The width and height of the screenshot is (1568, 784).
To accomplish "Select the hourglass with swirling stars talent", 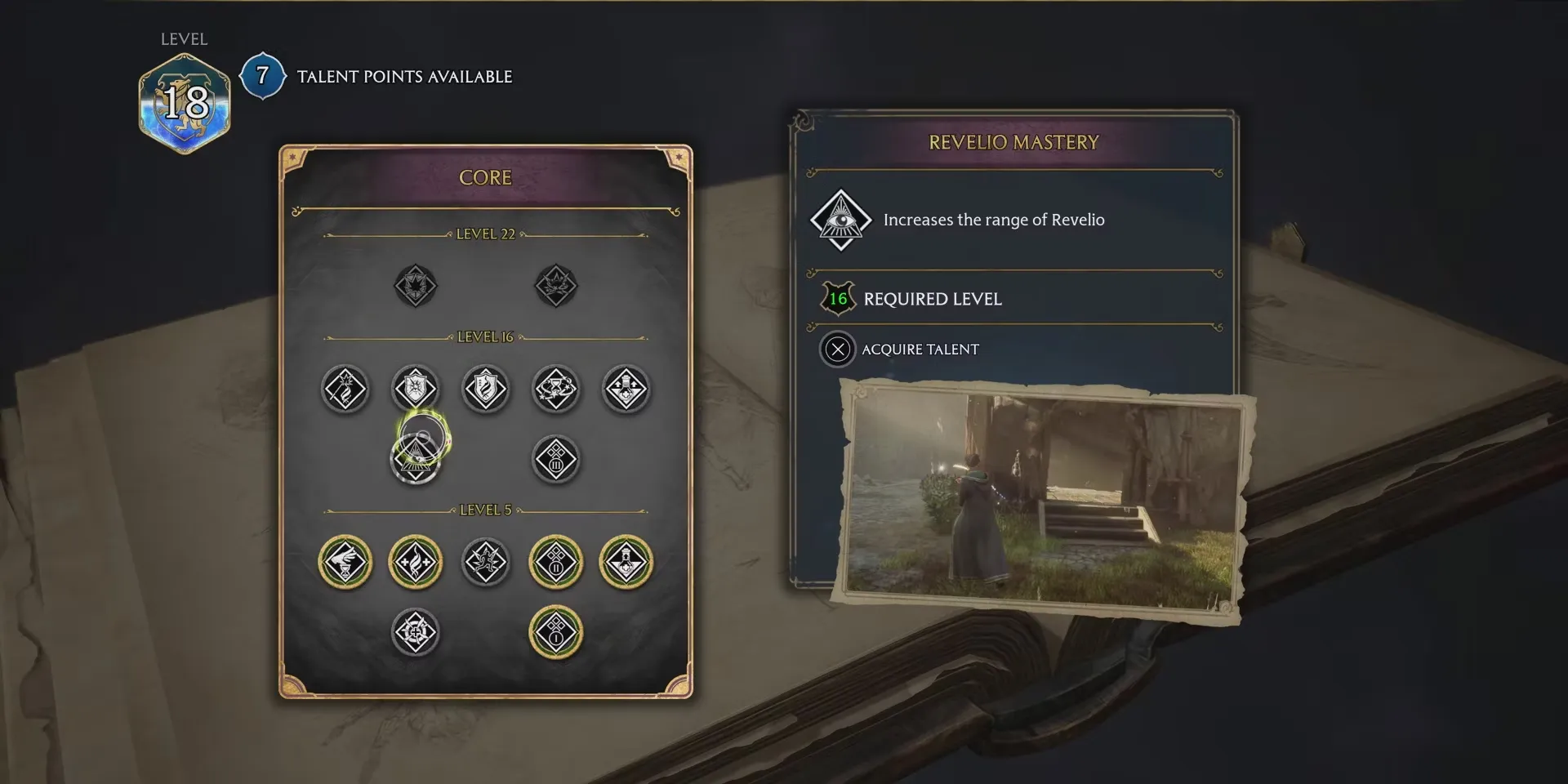I will click(556, 389).
